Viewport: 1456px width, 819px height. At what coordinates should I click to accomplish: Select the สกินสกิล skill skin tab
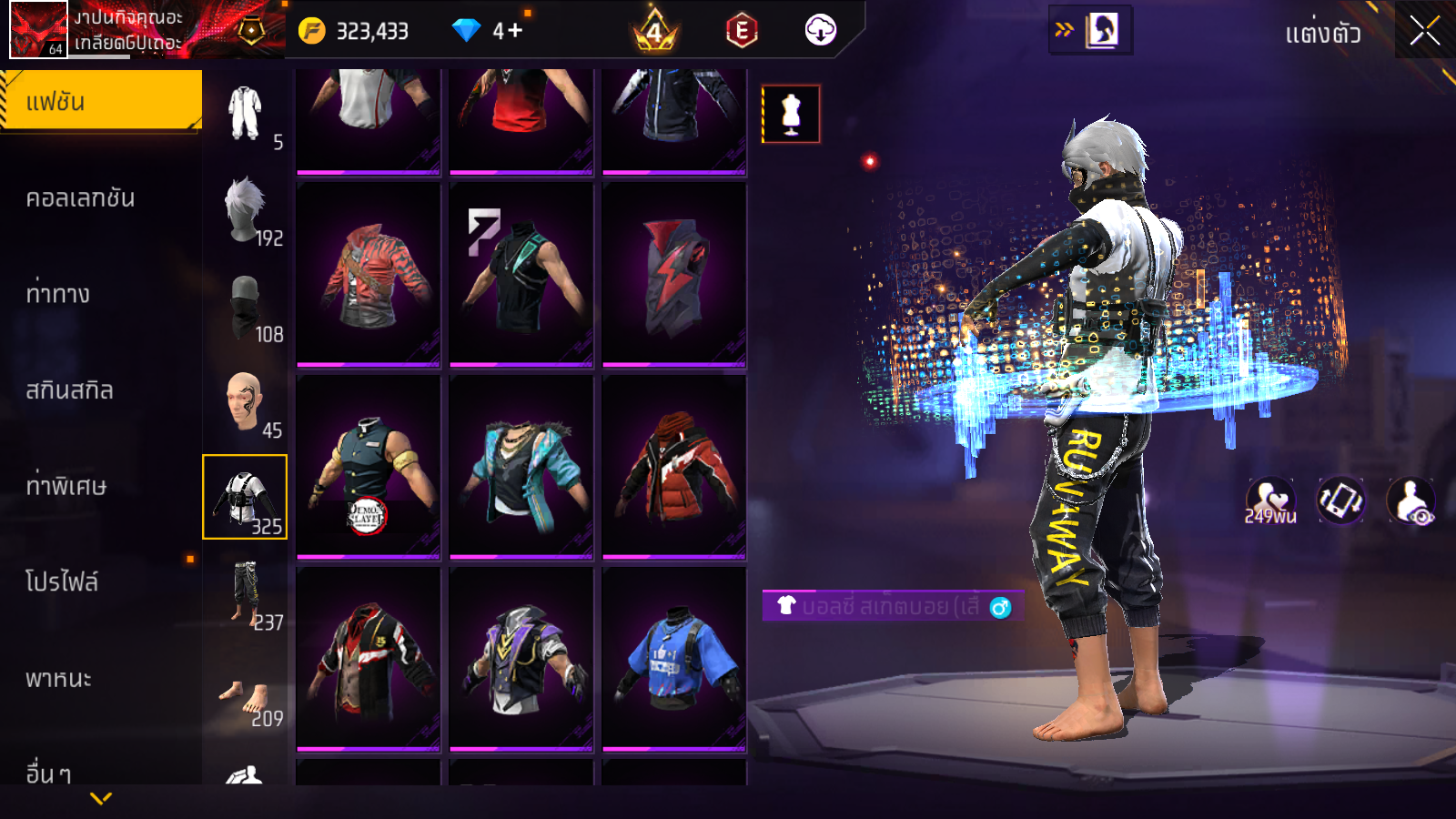(70, 390)
